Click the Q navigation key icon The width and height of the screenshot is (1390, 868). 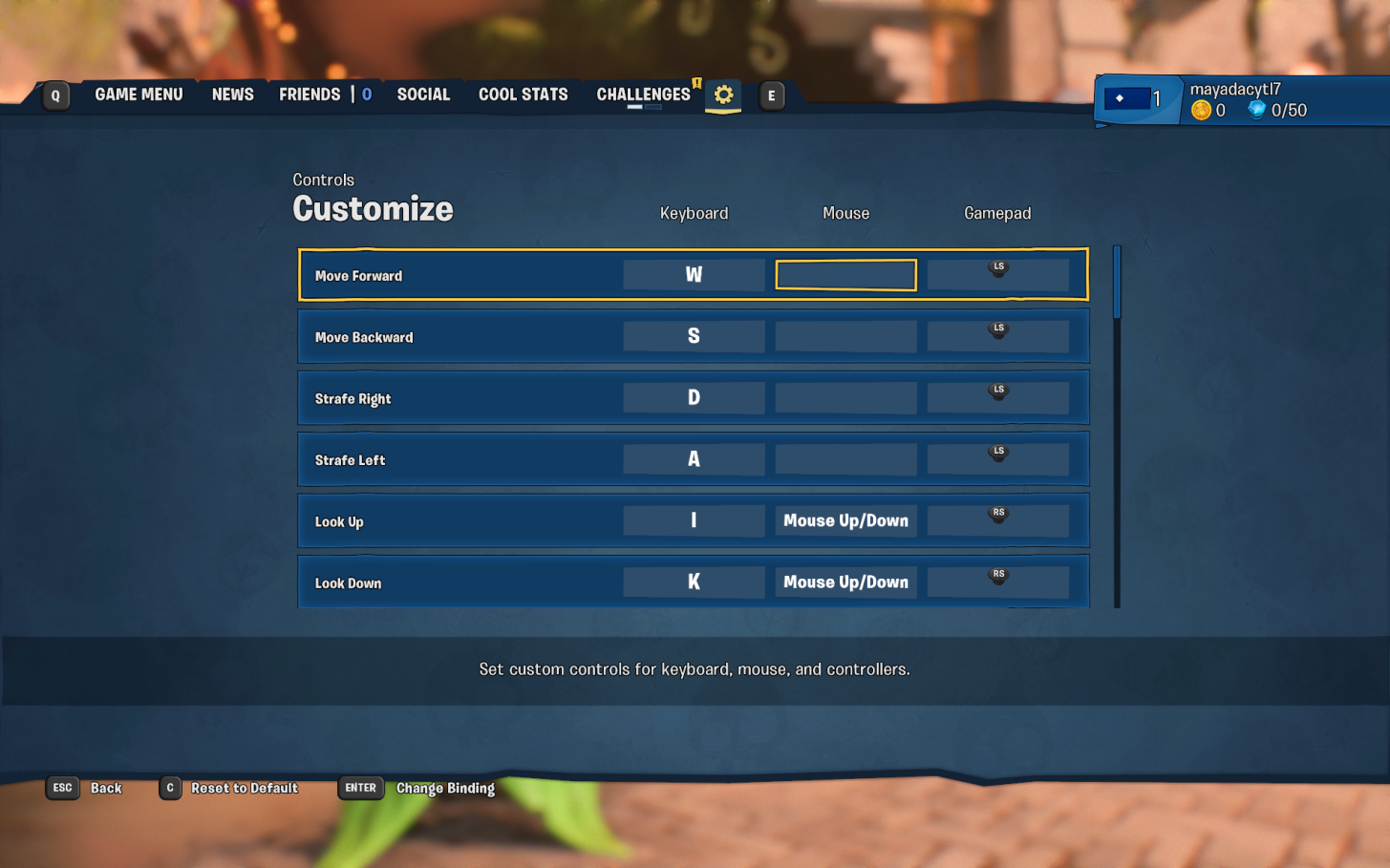click(54, 95)
